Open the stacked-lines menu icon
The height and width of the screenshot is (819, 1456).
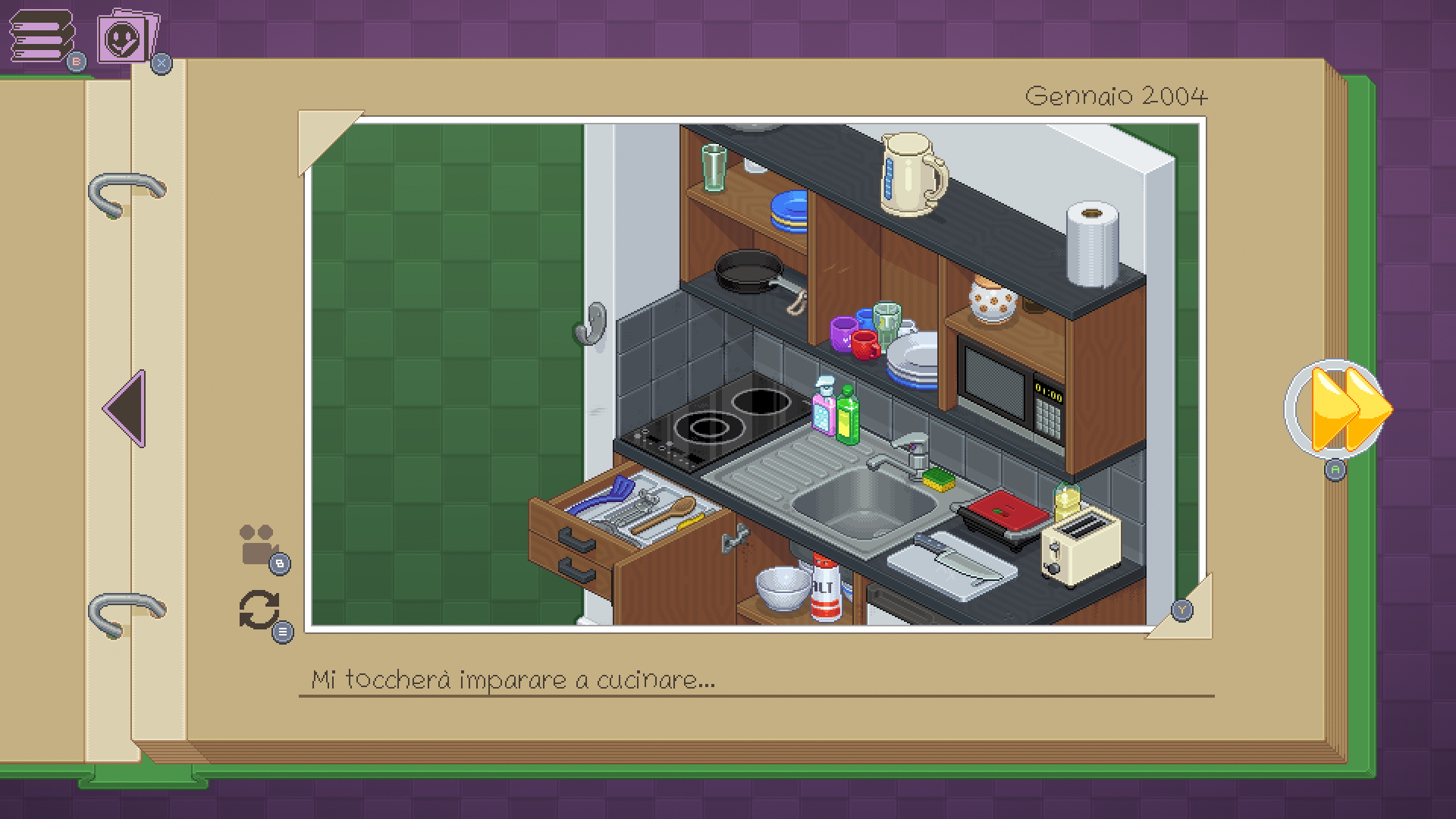[42, 36]
